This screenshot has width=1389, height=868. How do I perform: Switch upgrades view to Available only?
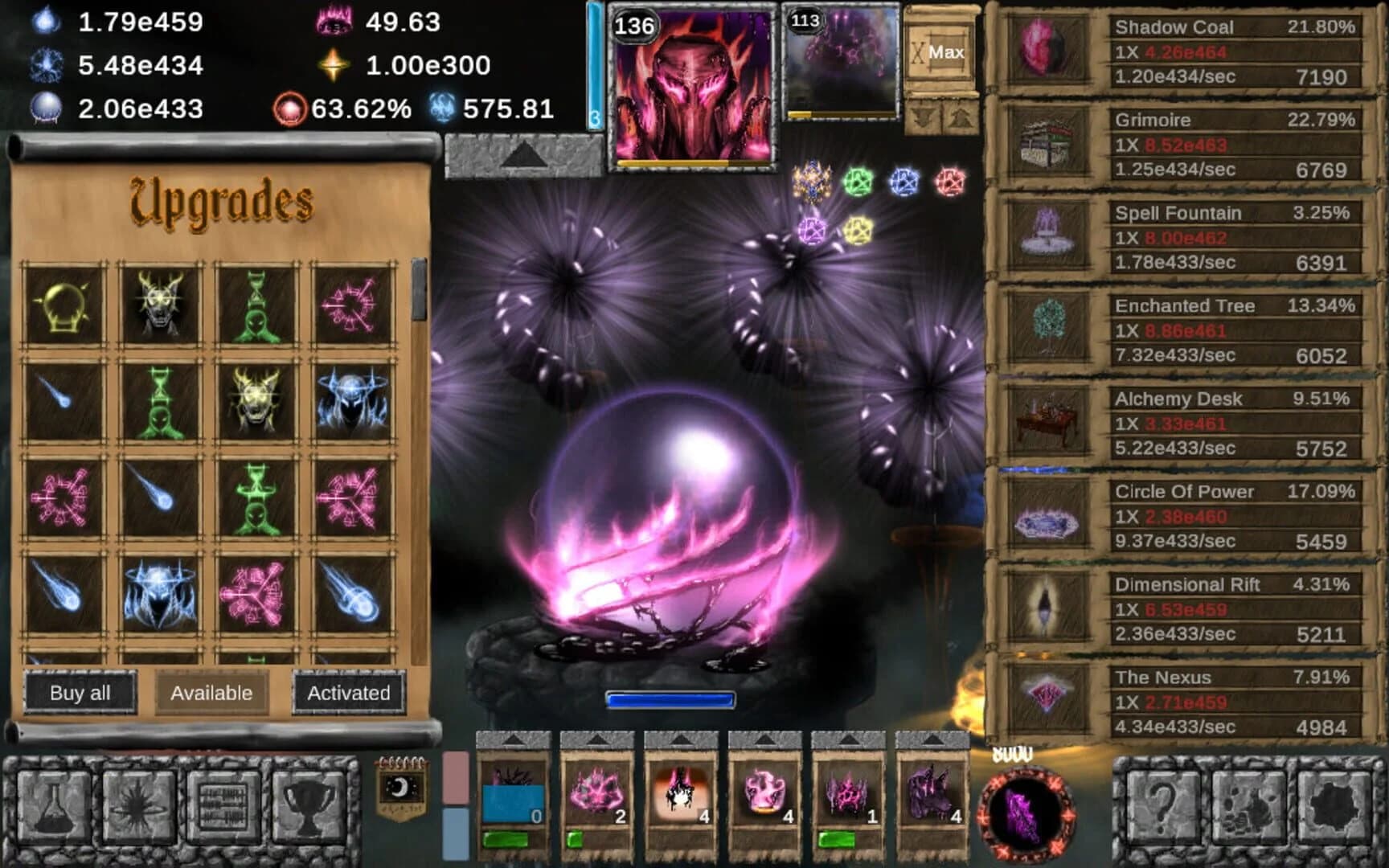211,692
